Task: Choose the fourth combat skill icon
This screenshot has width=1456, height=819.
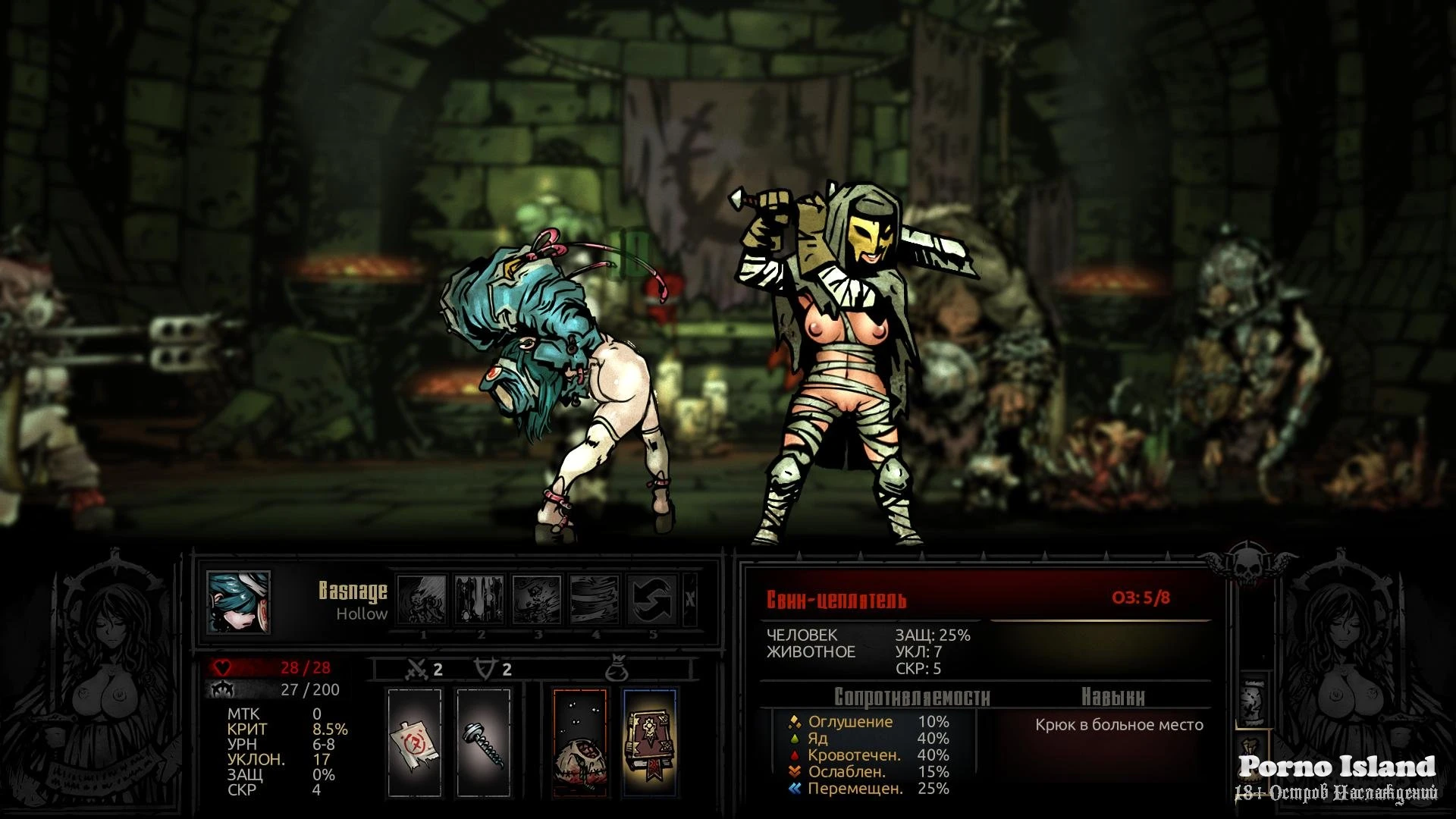Action: [x=595, y=599]
